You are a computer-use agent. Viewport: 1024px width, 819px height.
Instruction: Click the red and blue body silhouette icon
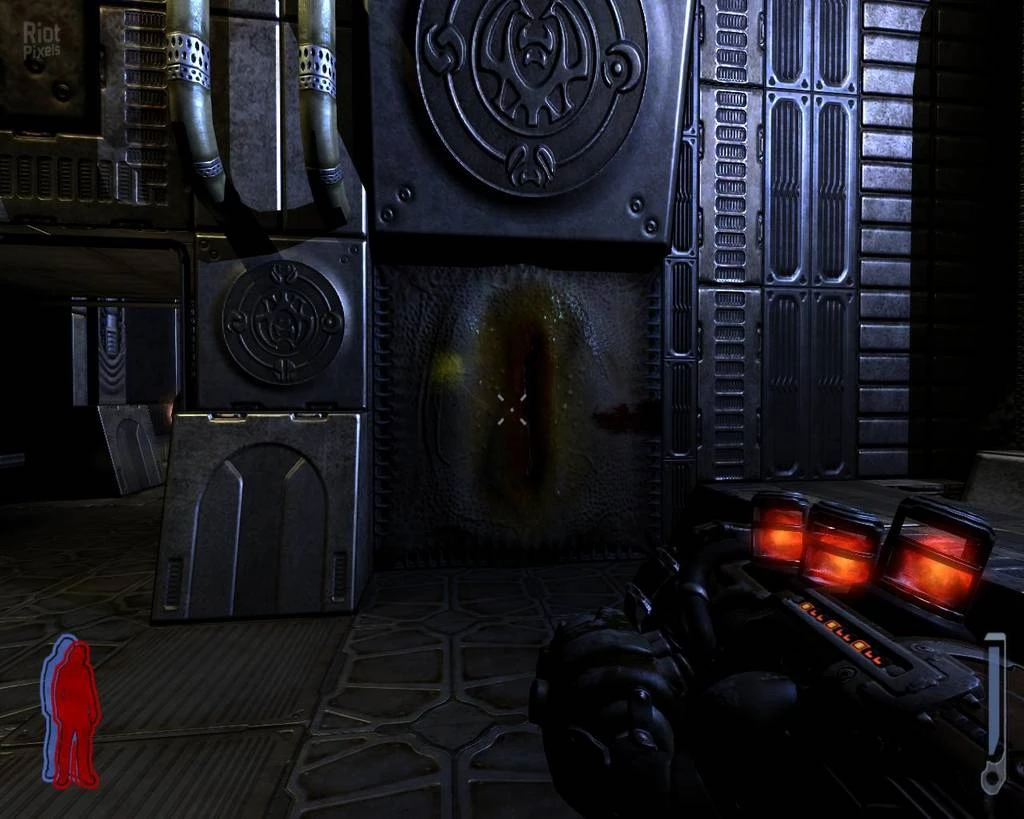point(71,711)
